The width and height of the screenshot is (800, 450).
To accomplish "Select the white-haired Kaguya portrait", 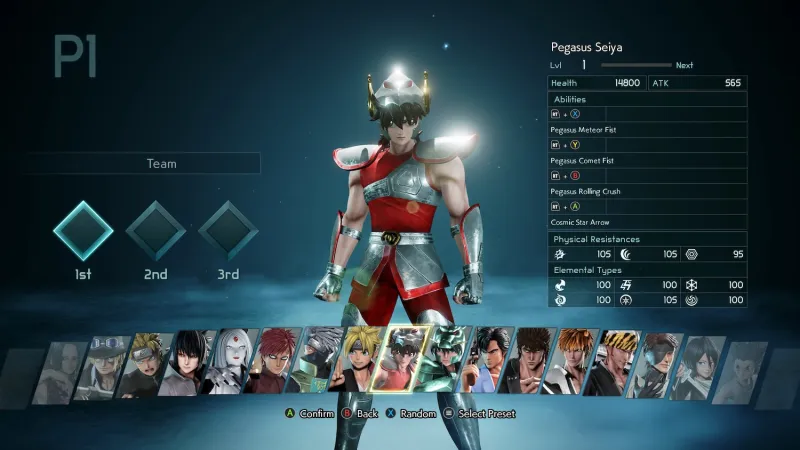I will [x=233, y=363].
